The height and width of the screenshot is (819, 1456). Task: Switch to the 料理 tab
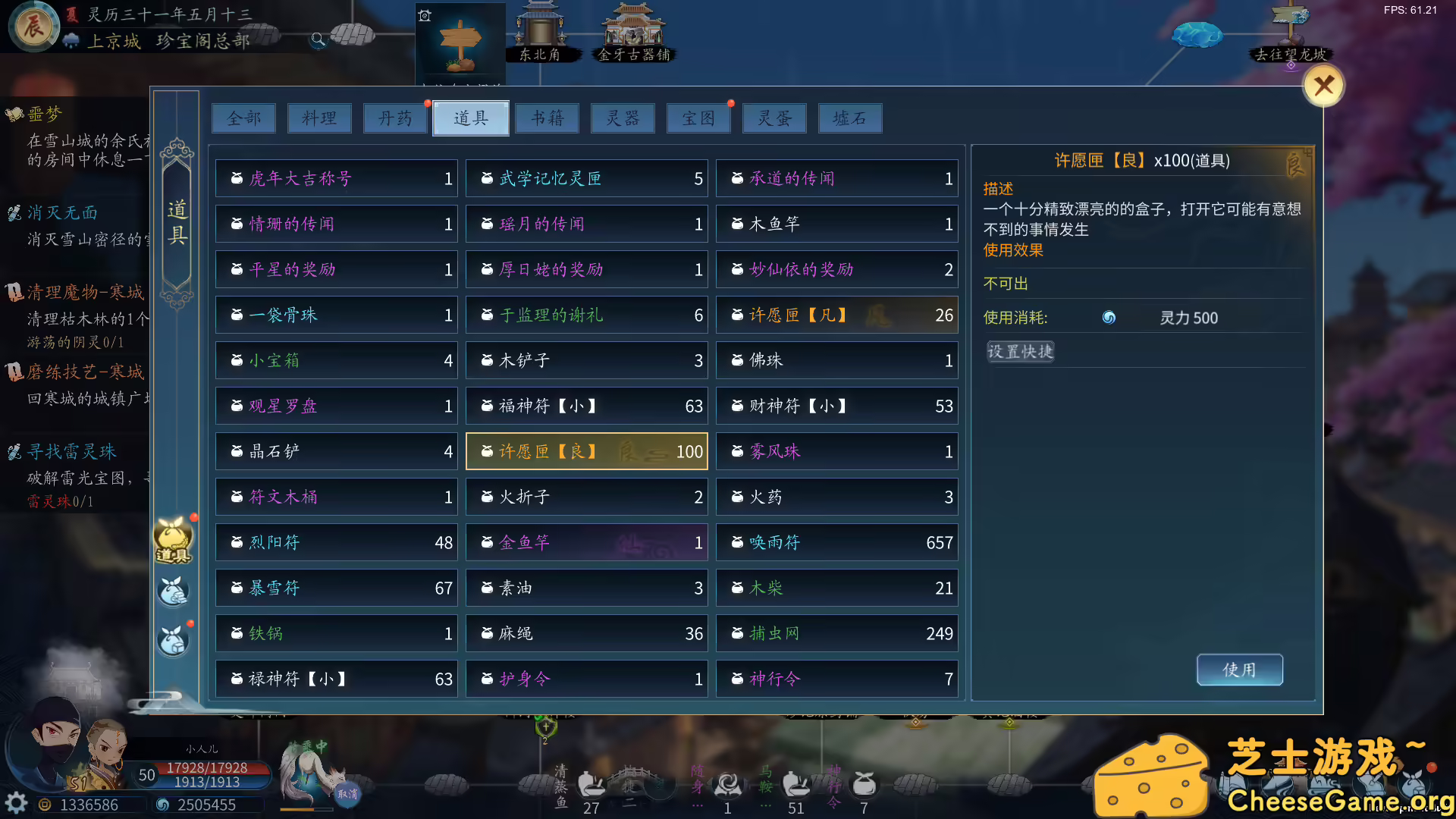(x=319, y=118)
